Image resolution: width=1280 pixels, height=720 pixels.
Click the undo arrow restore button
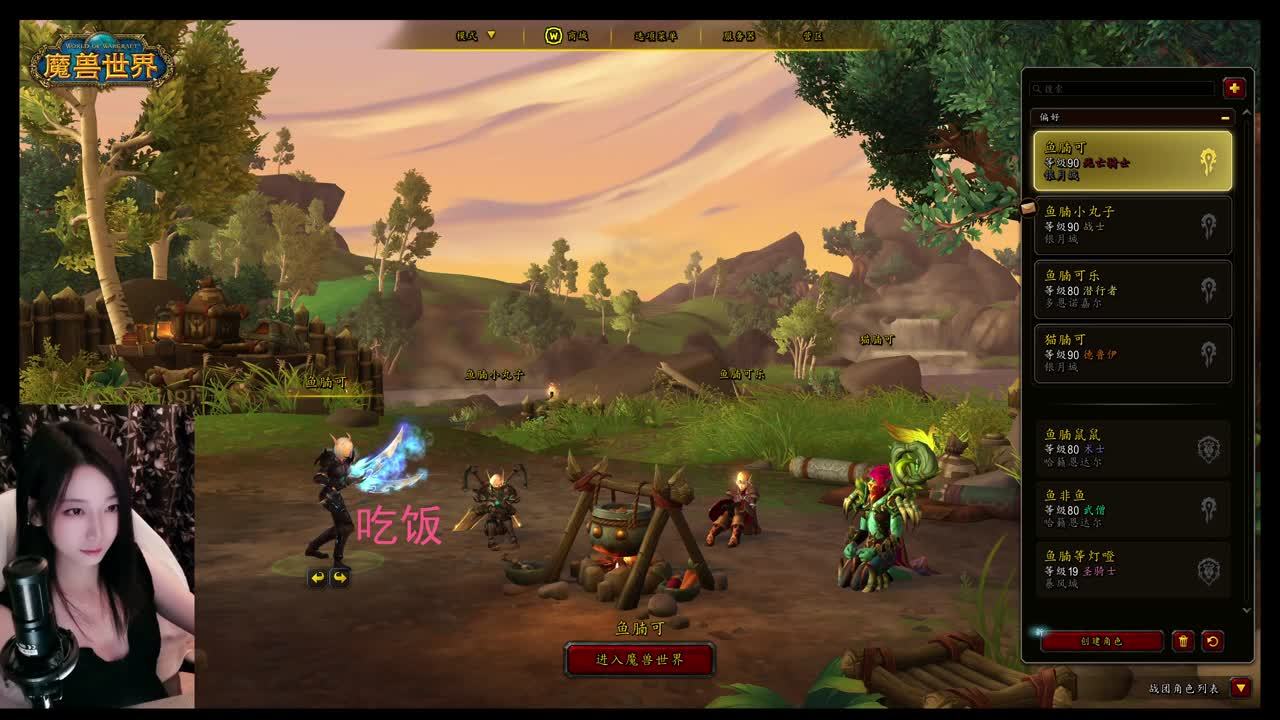[1212, 641]
